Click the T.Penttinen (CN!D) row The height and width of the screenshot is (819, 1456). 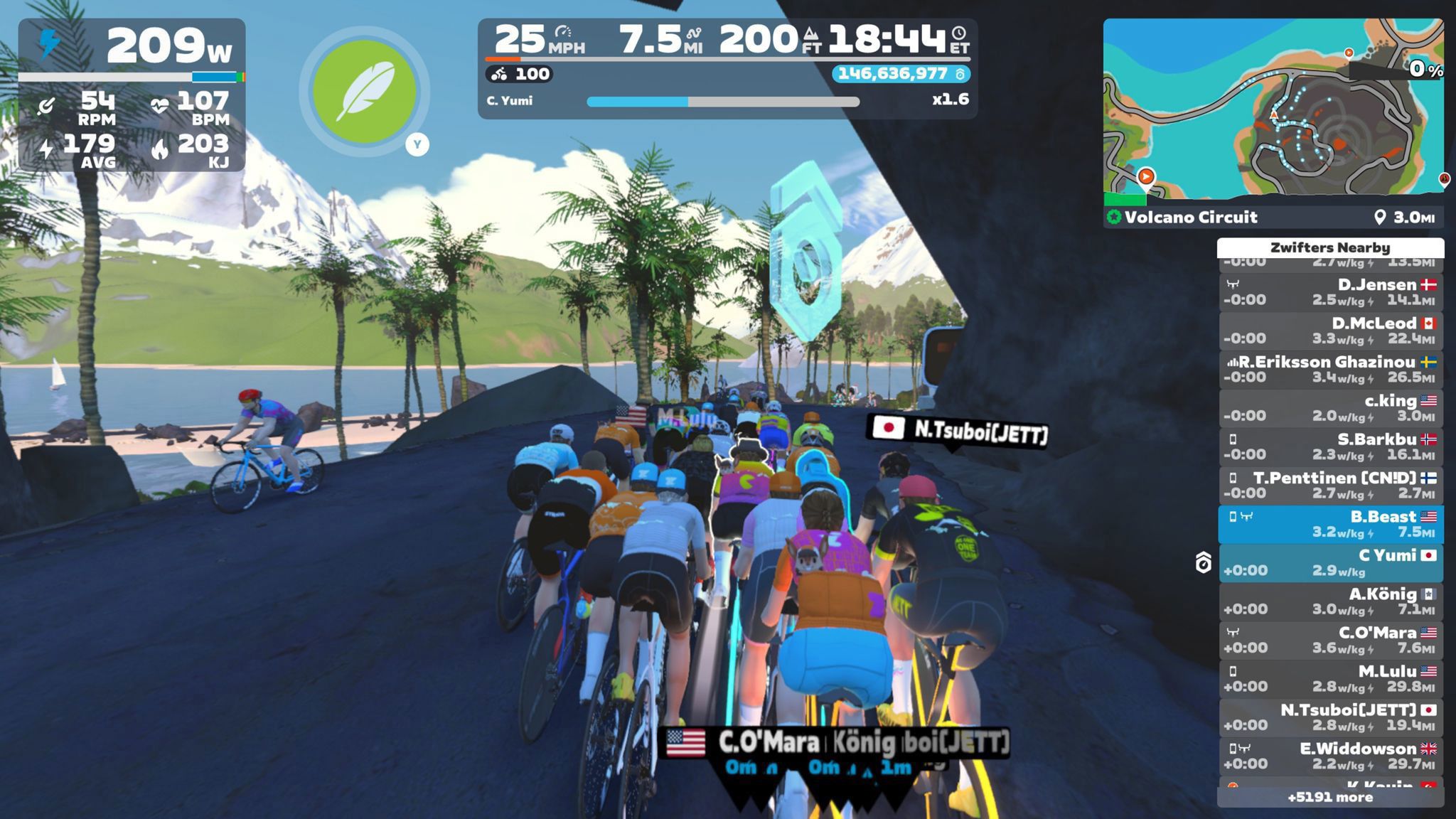[x=1330, y=486]
